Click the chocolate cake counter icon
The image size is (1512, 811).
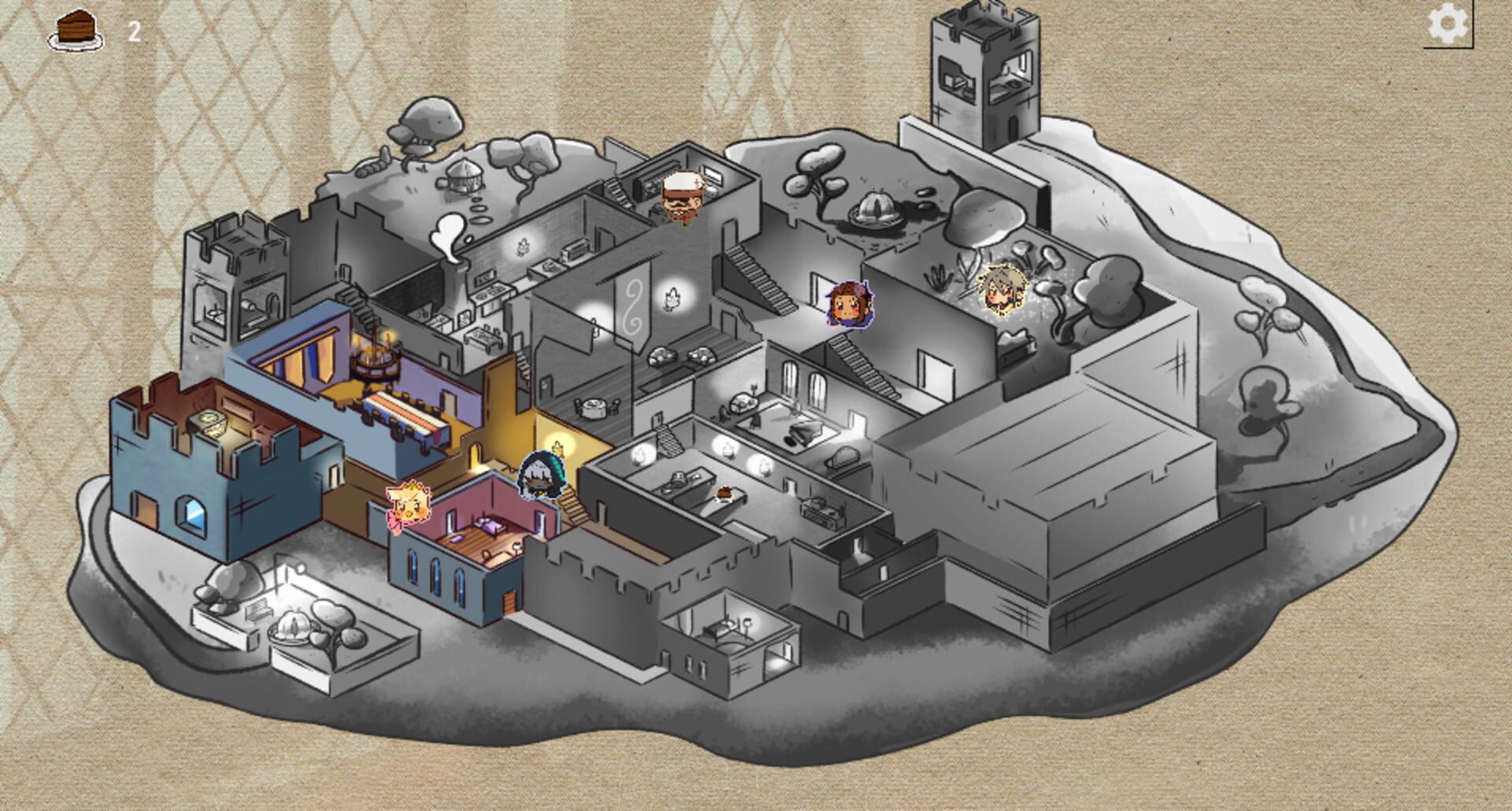75,29
